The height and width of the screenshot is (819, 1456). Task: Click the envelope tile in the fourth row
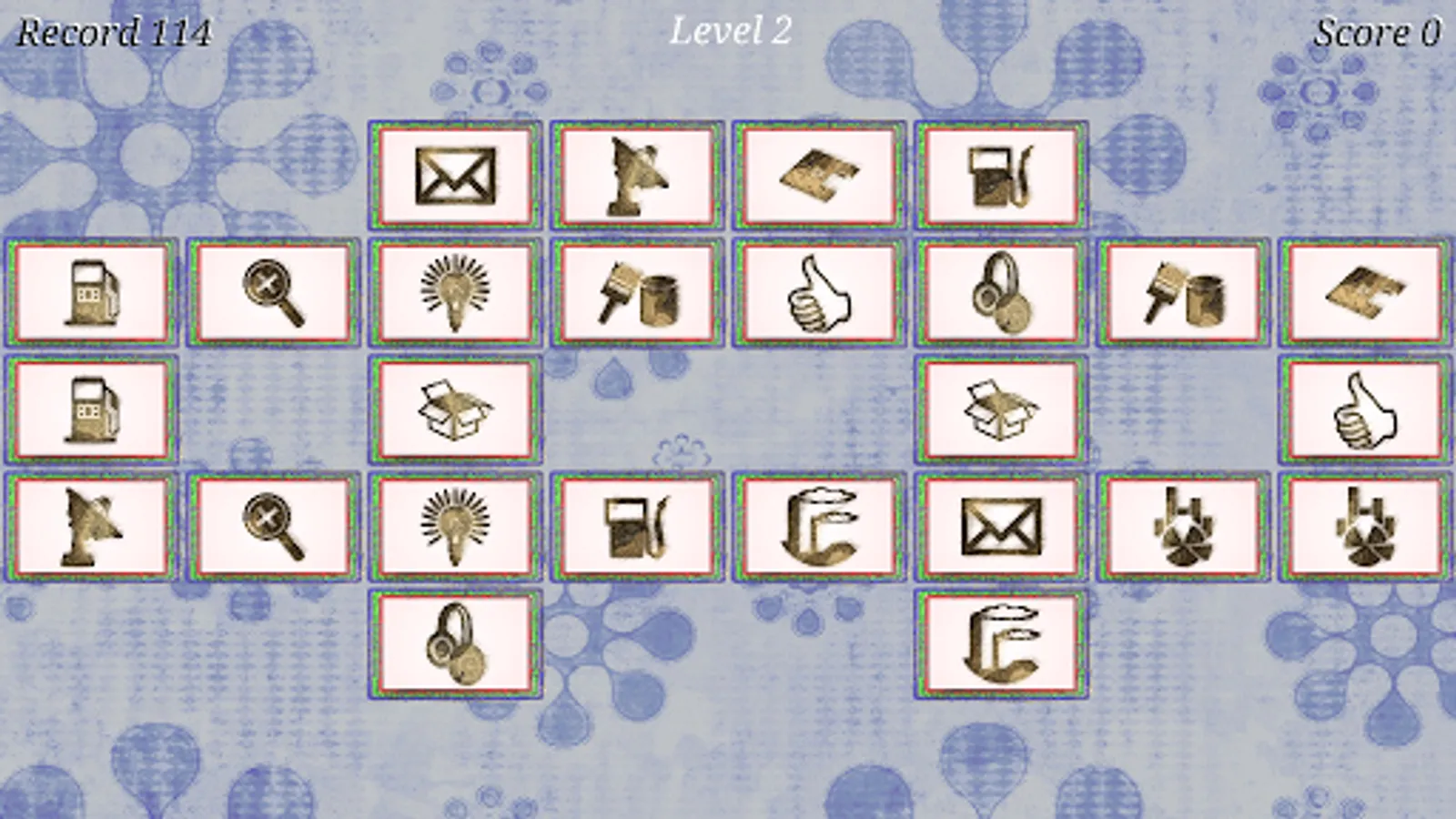tap(1001, 526)
